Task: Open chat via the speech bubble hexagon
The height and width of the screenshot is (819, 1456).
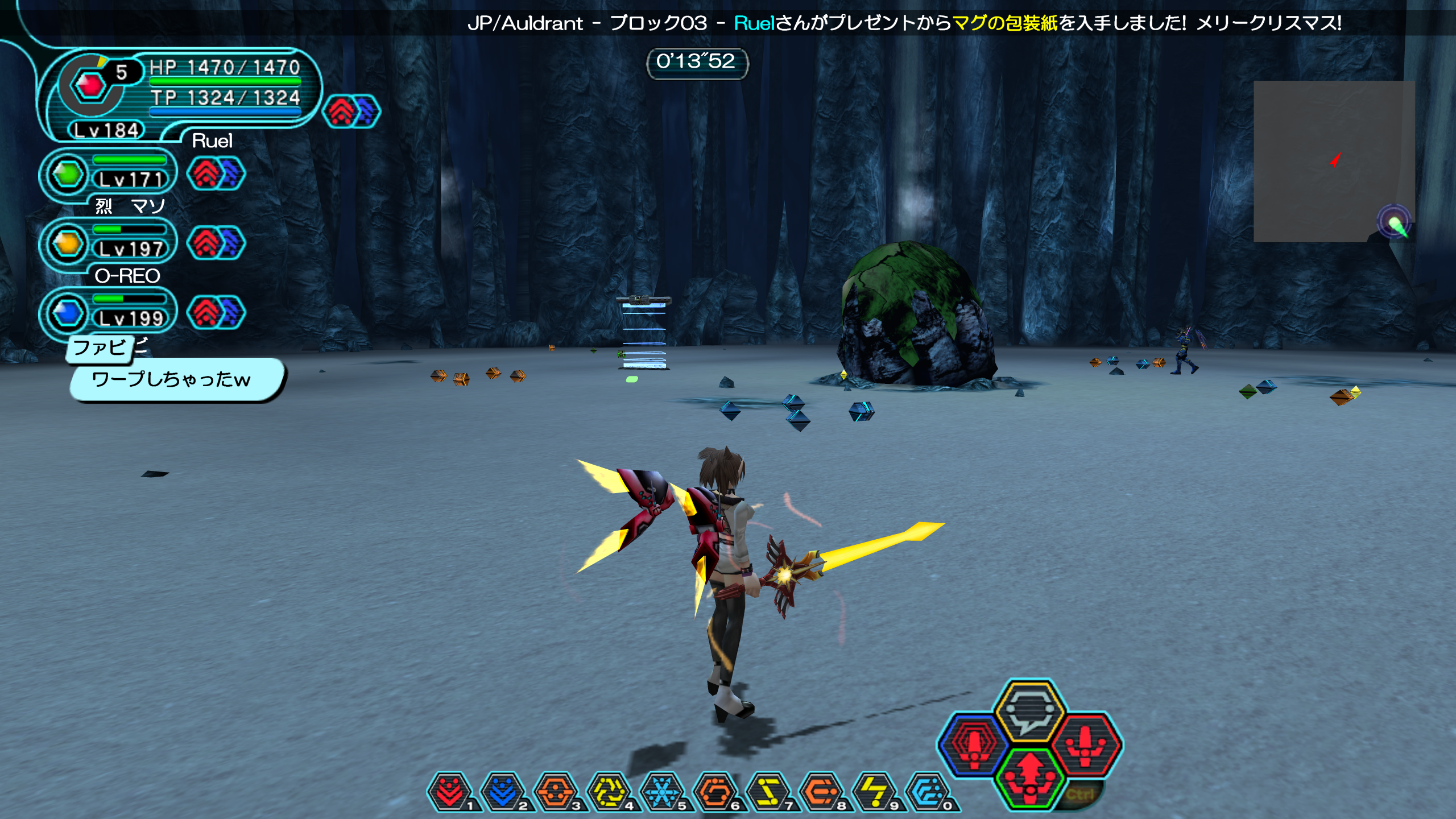Action: tap(1029, 711)
